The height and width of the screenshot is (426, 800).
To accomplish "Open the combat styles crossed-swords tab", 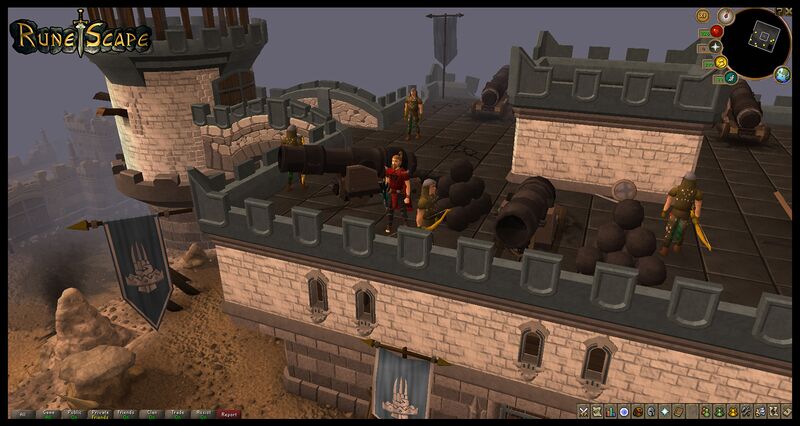I will (584, 412).
